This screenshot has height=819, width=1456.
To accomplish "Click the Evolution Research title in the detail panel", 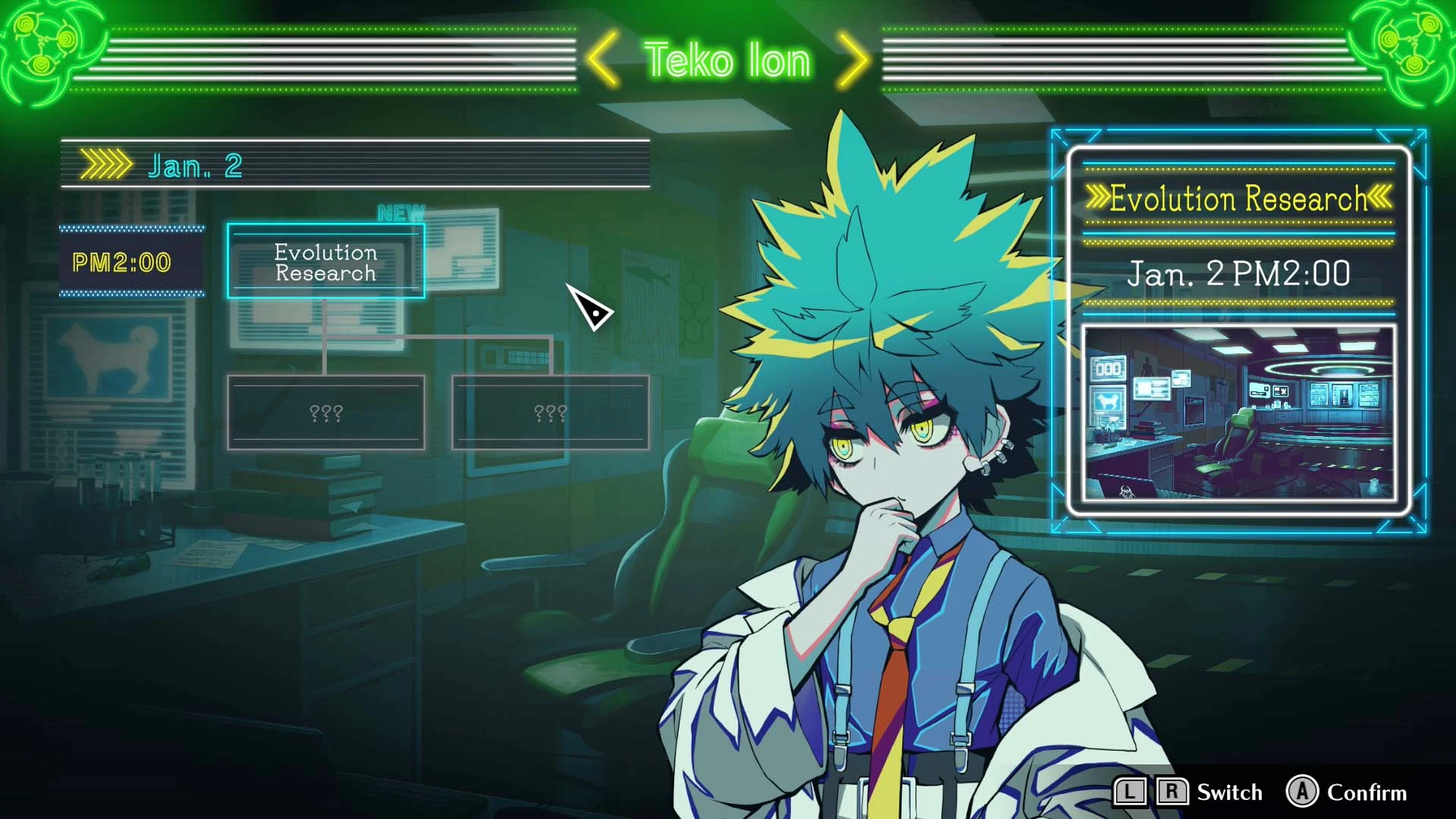I will pos(1239,199).
